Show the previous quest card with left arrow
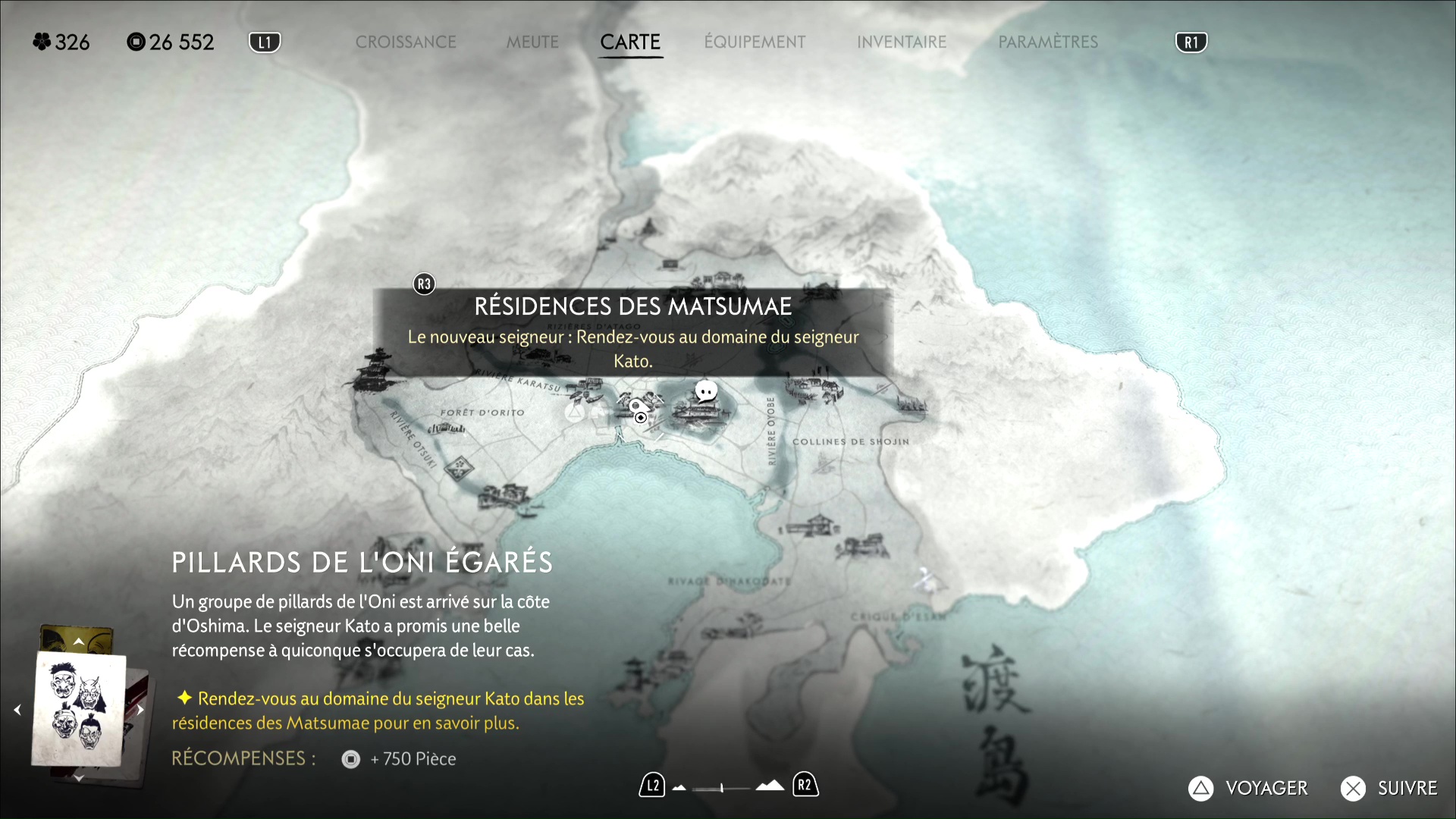Screen dimensions: 1456x819 pos(17,710)
